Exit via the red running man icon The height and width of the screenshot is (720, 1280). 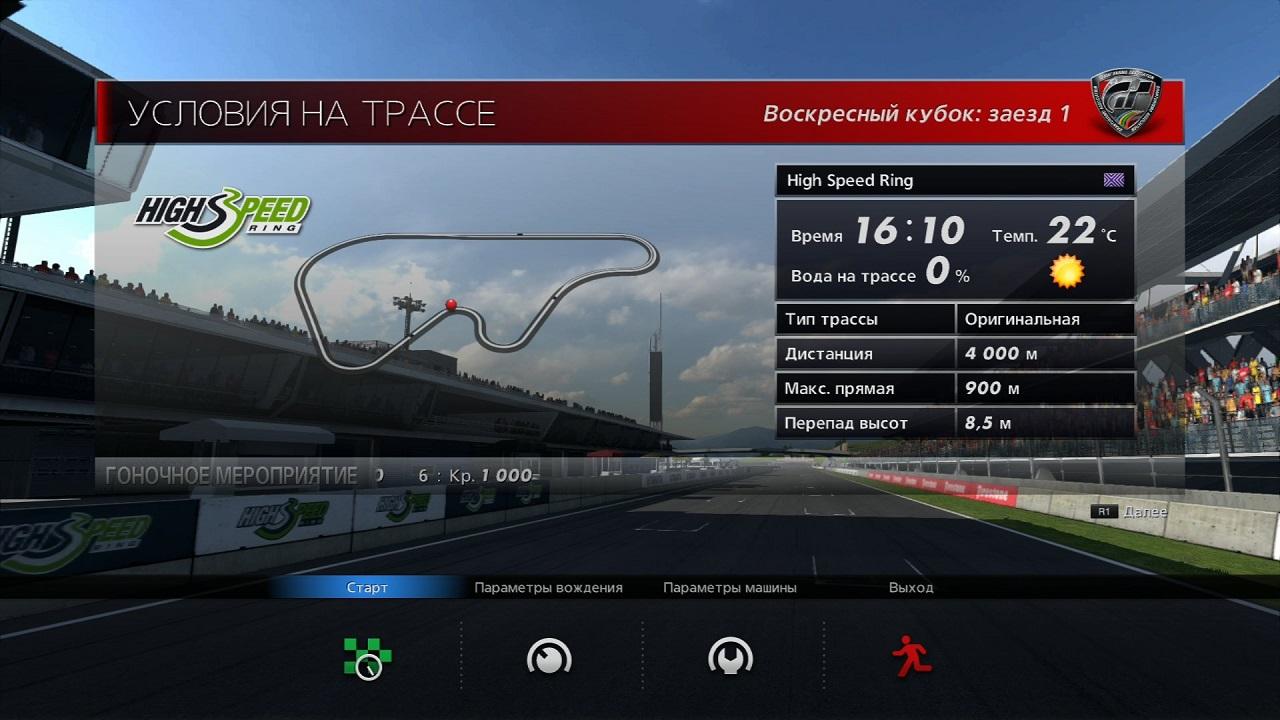[x=911, y=657]
